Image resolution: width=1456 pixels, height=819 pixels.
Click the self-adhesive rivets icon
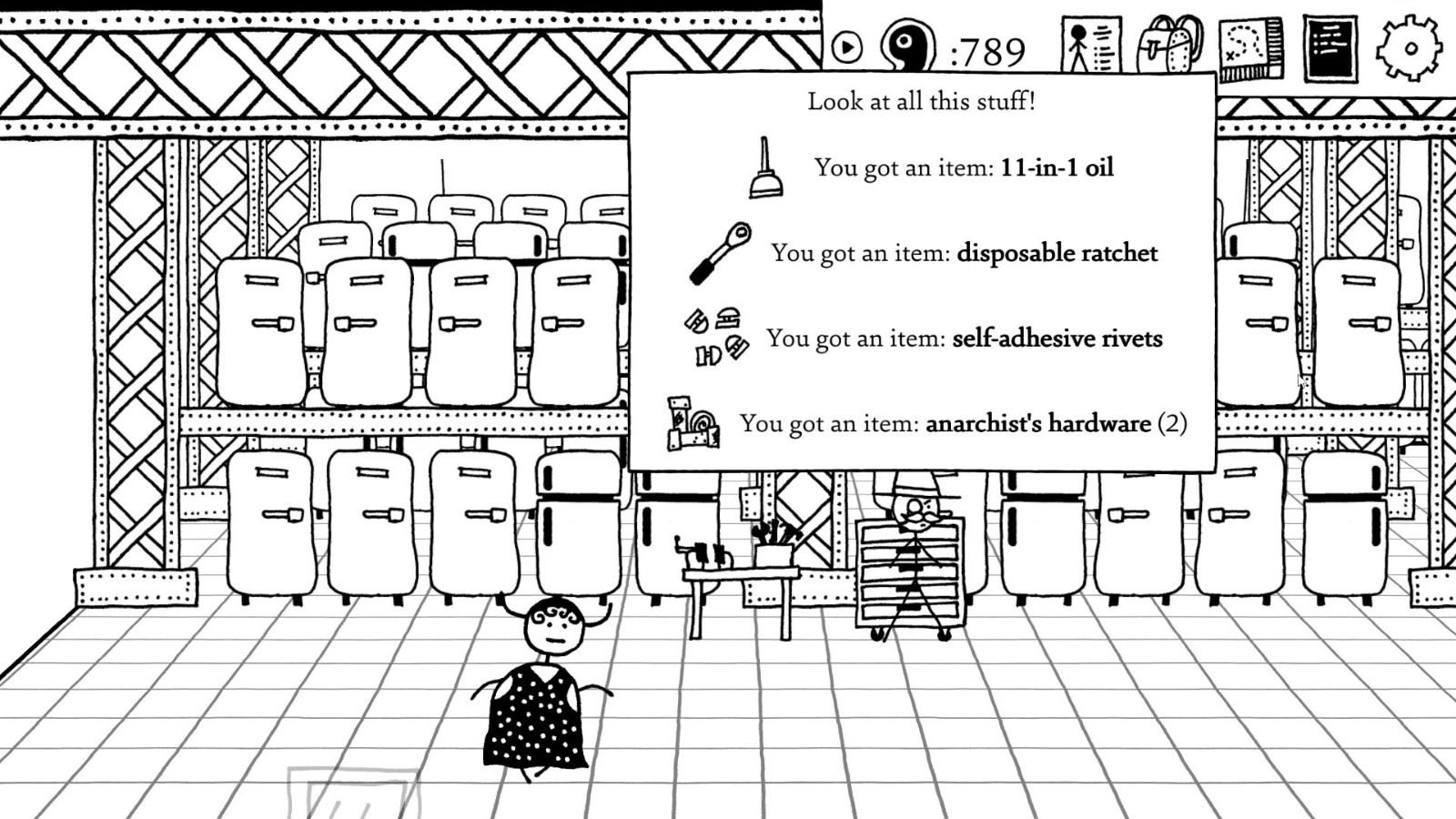pos(714,337)
